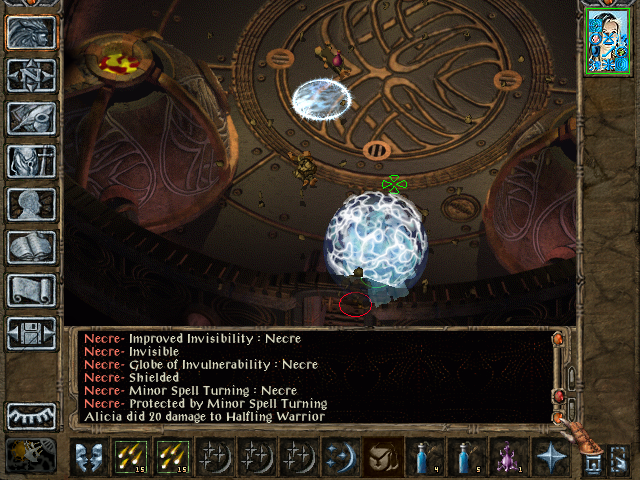Open the mage spellbook

click(x=31, y=247)
